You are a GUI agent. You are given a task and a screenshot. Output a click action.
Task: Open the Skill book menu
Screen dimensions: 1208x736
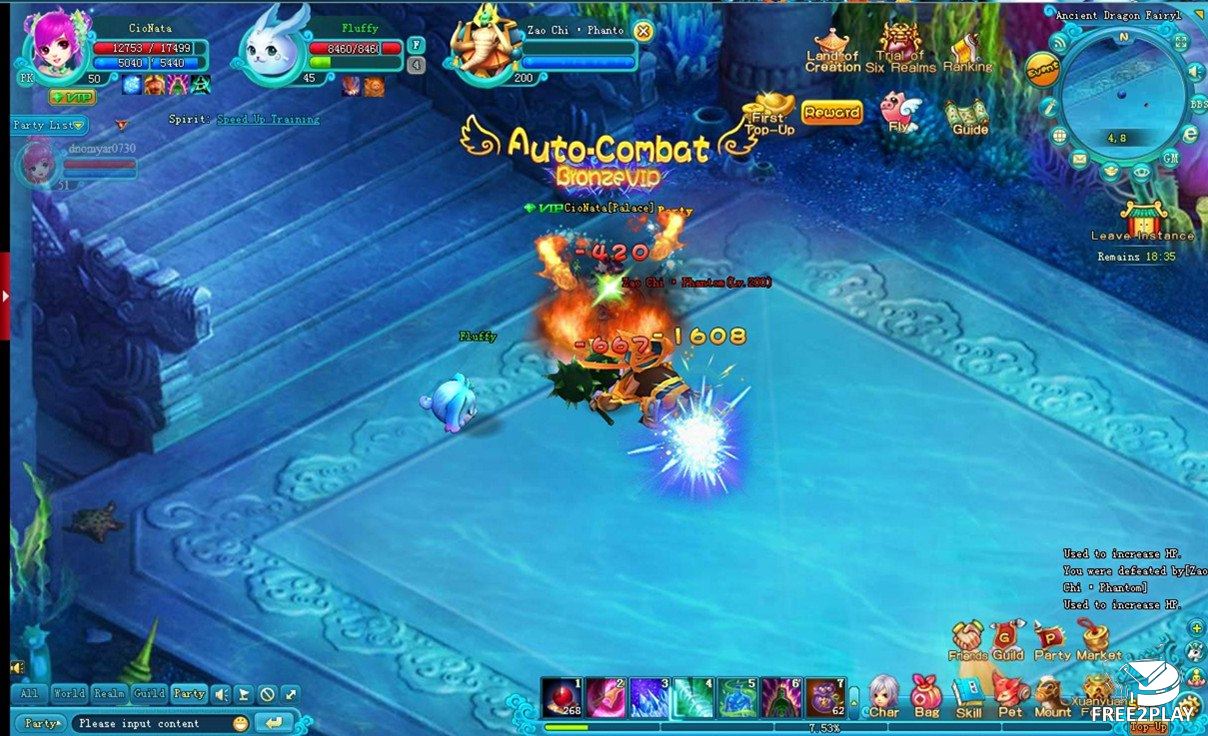(x=968, y=694)
